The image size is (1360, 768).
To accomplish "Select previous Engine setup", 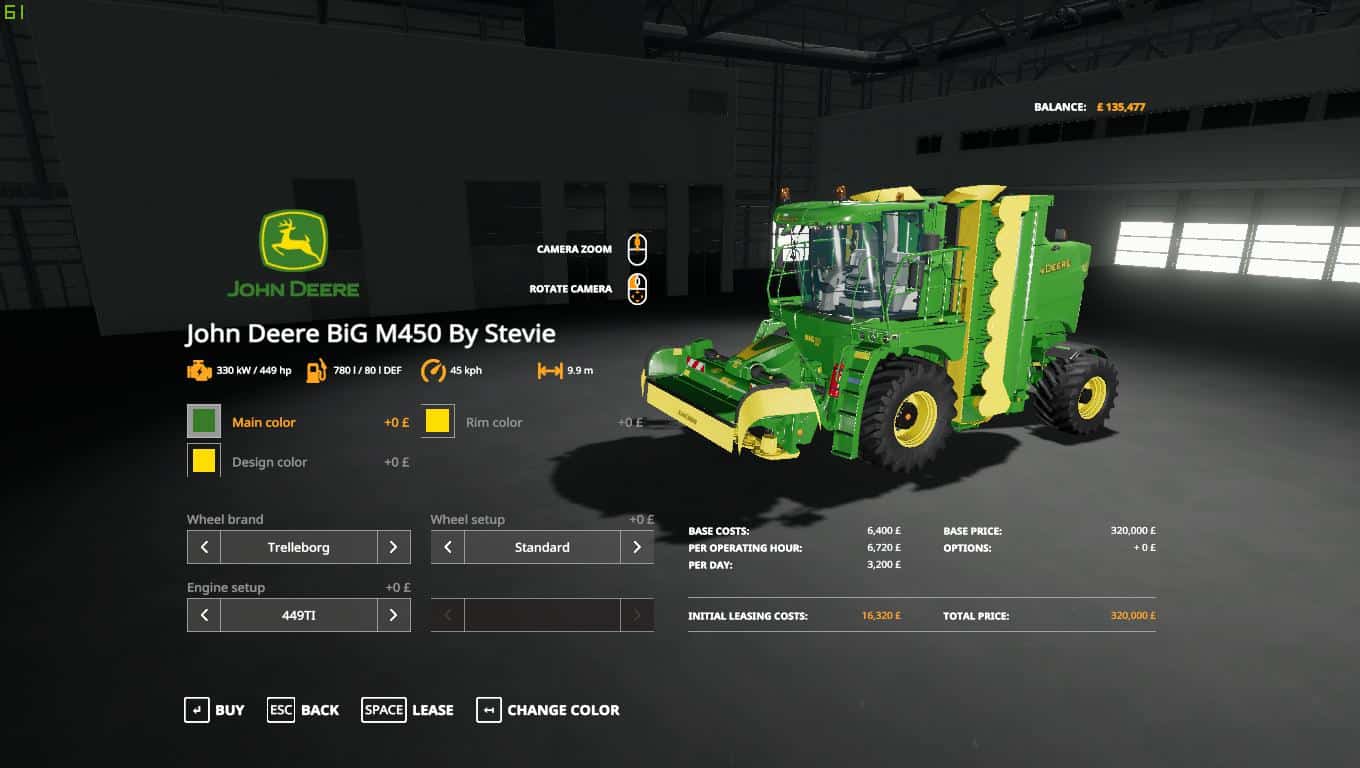I will 204,615.
